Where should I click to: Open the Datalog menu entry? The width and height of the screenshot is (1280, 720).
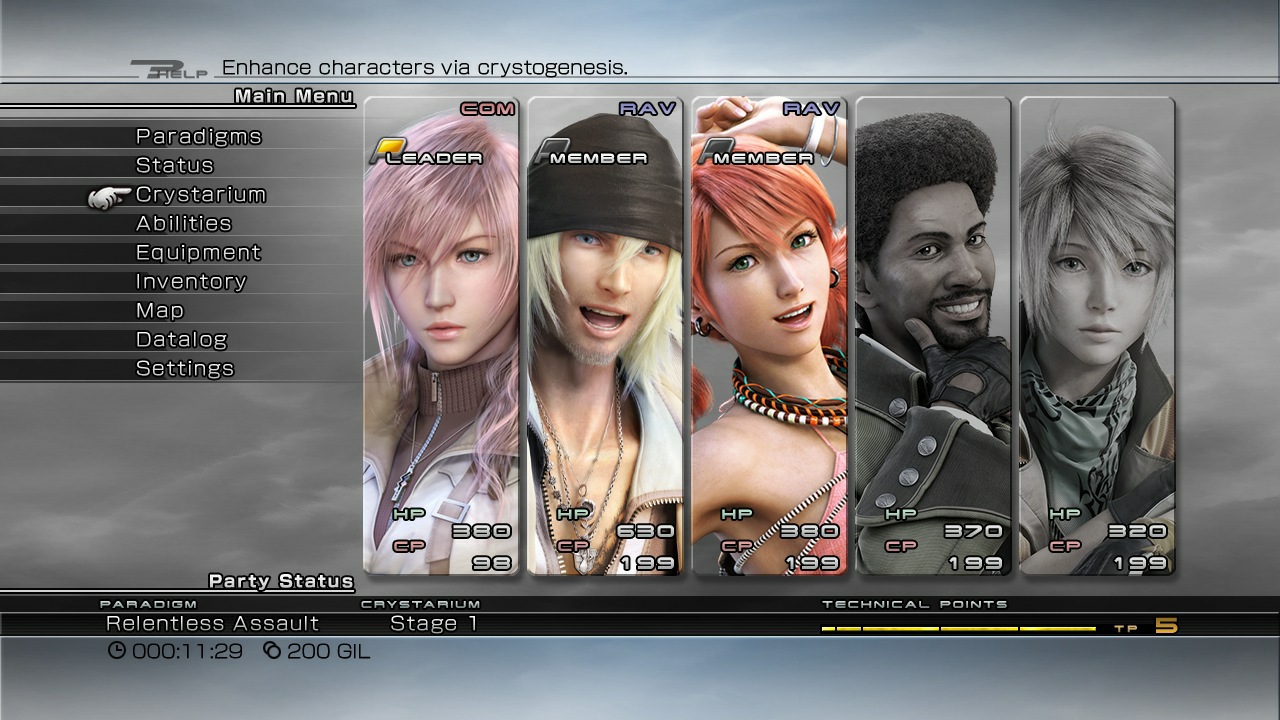181,339
